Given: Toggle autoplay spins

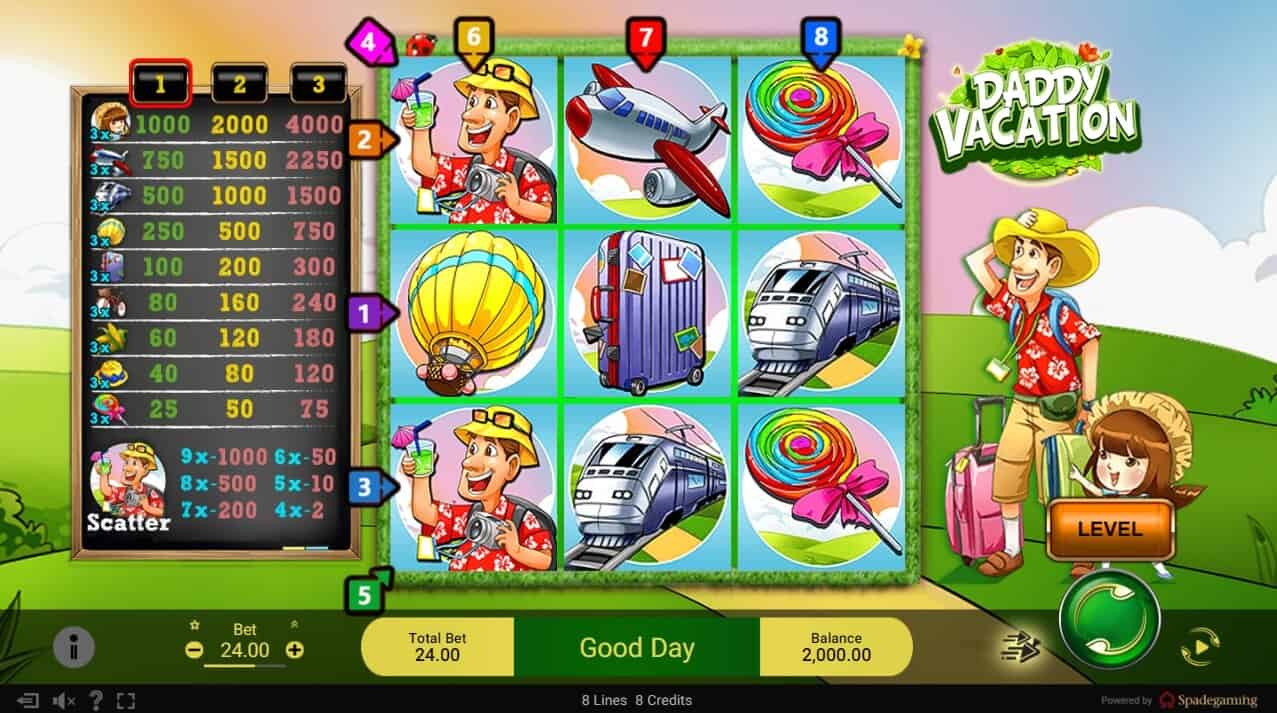Looking at the screenshot, I should click(1200, 648).
